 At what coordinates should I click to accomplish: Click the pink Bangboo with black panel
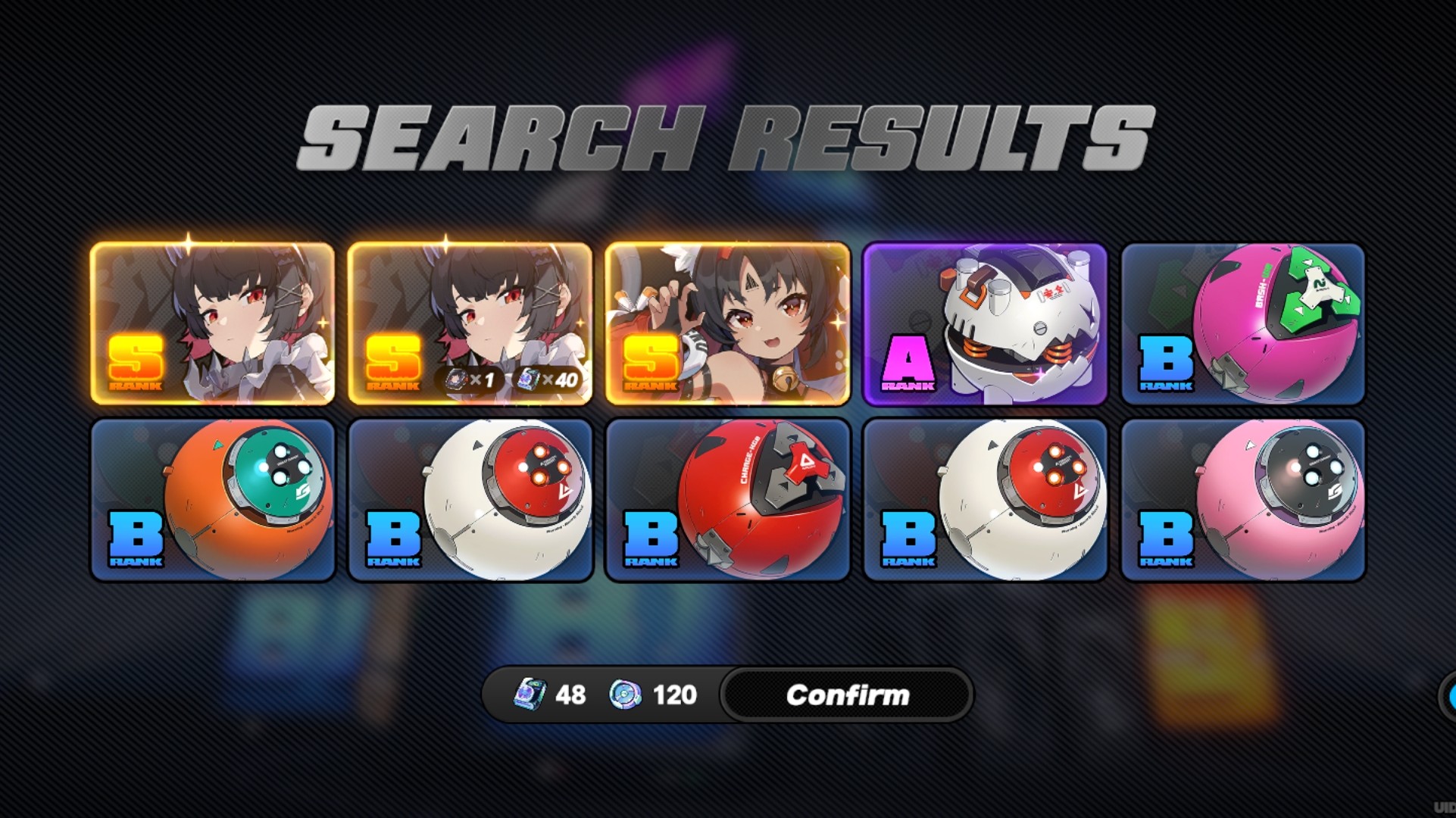[x=1243, y=500]
